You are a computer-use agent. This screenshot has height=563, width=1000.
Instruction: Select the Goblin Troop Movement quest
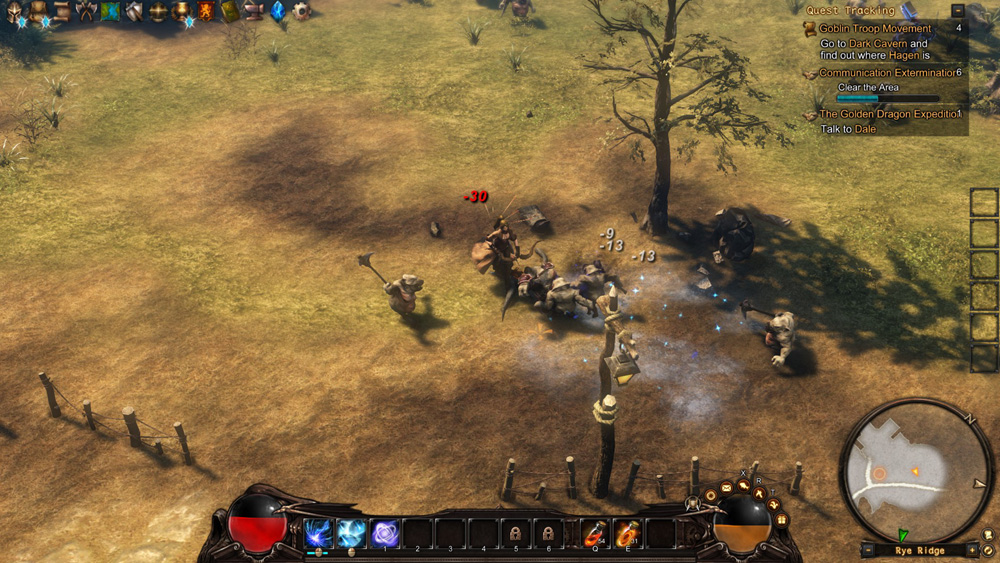pos(875,29)
